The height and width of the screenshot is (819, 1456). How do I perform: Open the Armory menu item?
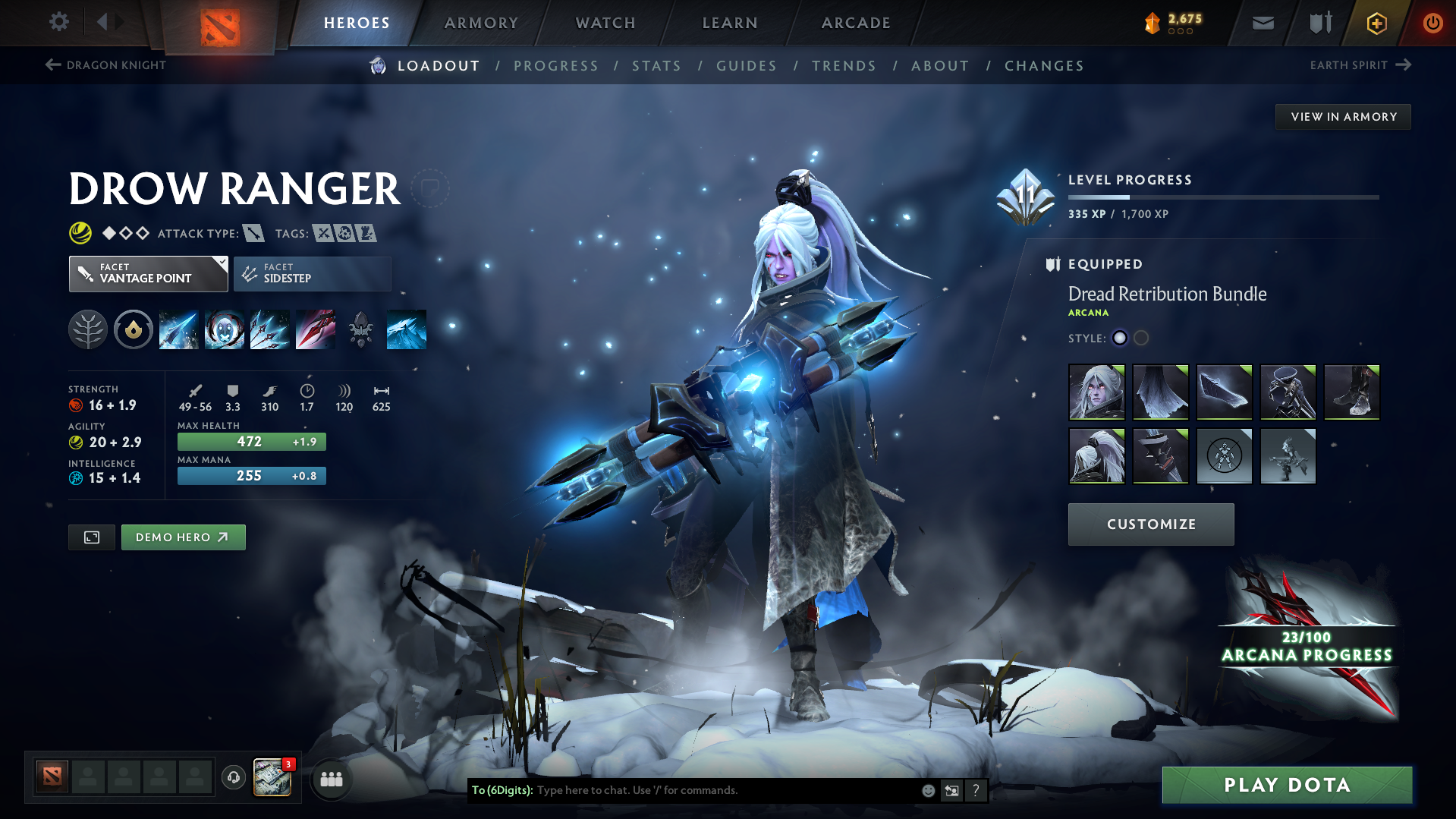(481, 22)
